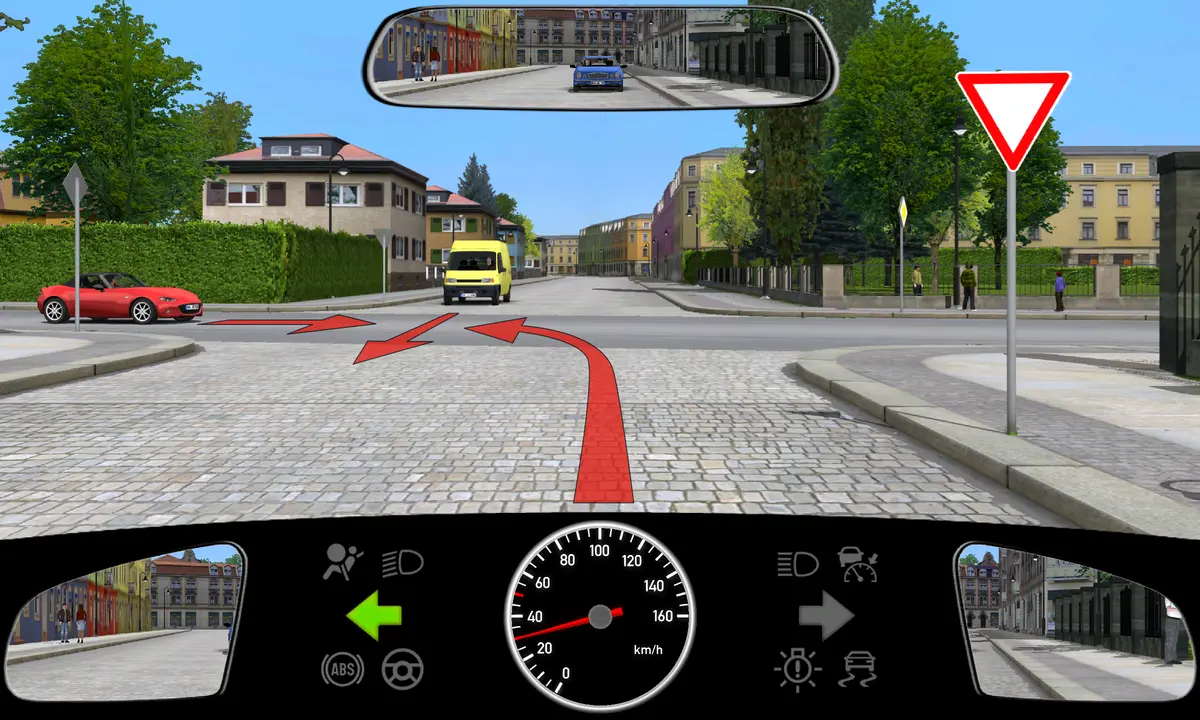Check the interior rearview mirror
This screenshot has height=720, width=1200.
pyautogui.click(x=600, y=56)
